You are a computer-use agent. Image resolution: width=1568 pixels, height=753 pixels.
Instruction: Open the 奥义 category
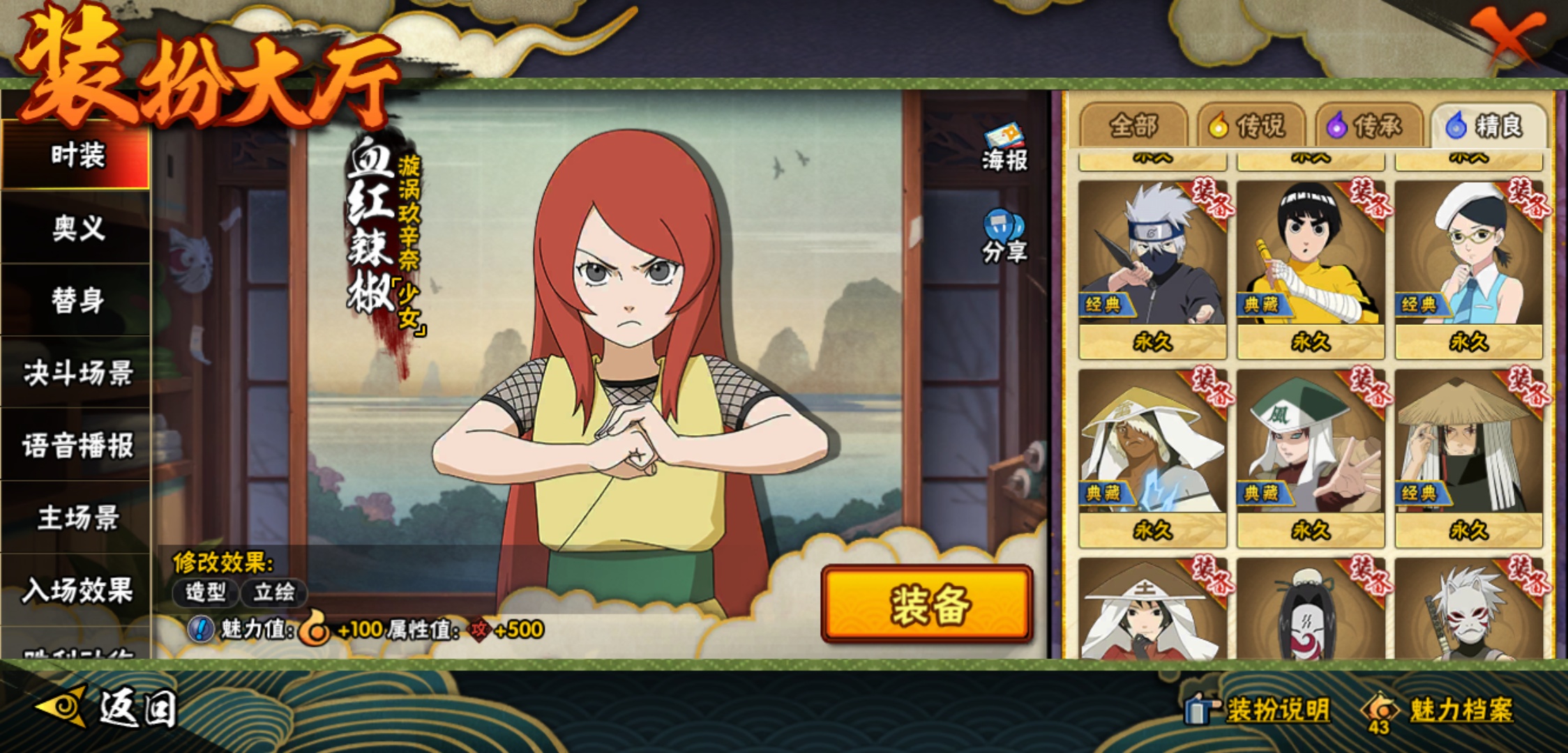(x=77, y=228)
